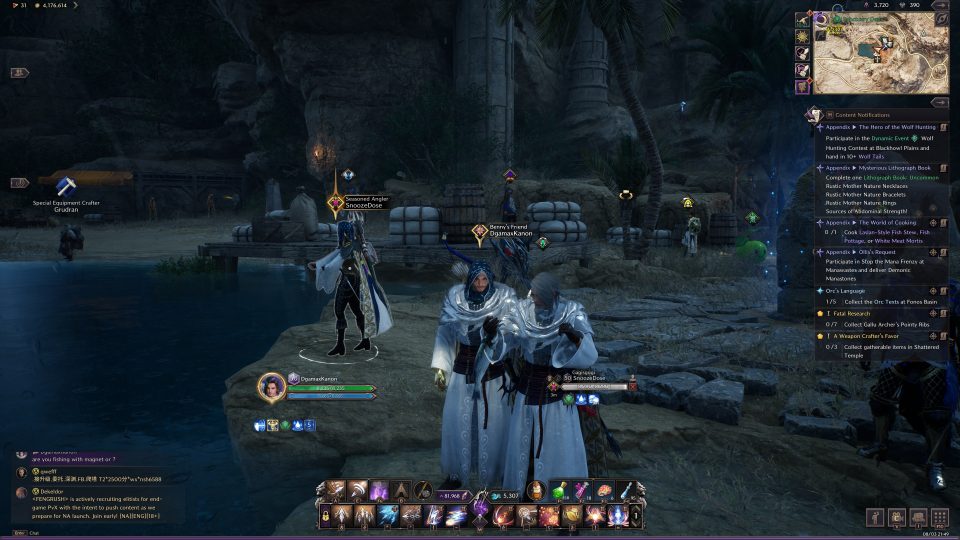Open the grid main menu button
The width and height of the screenshot is (960, 540).
tap(939, 517)
